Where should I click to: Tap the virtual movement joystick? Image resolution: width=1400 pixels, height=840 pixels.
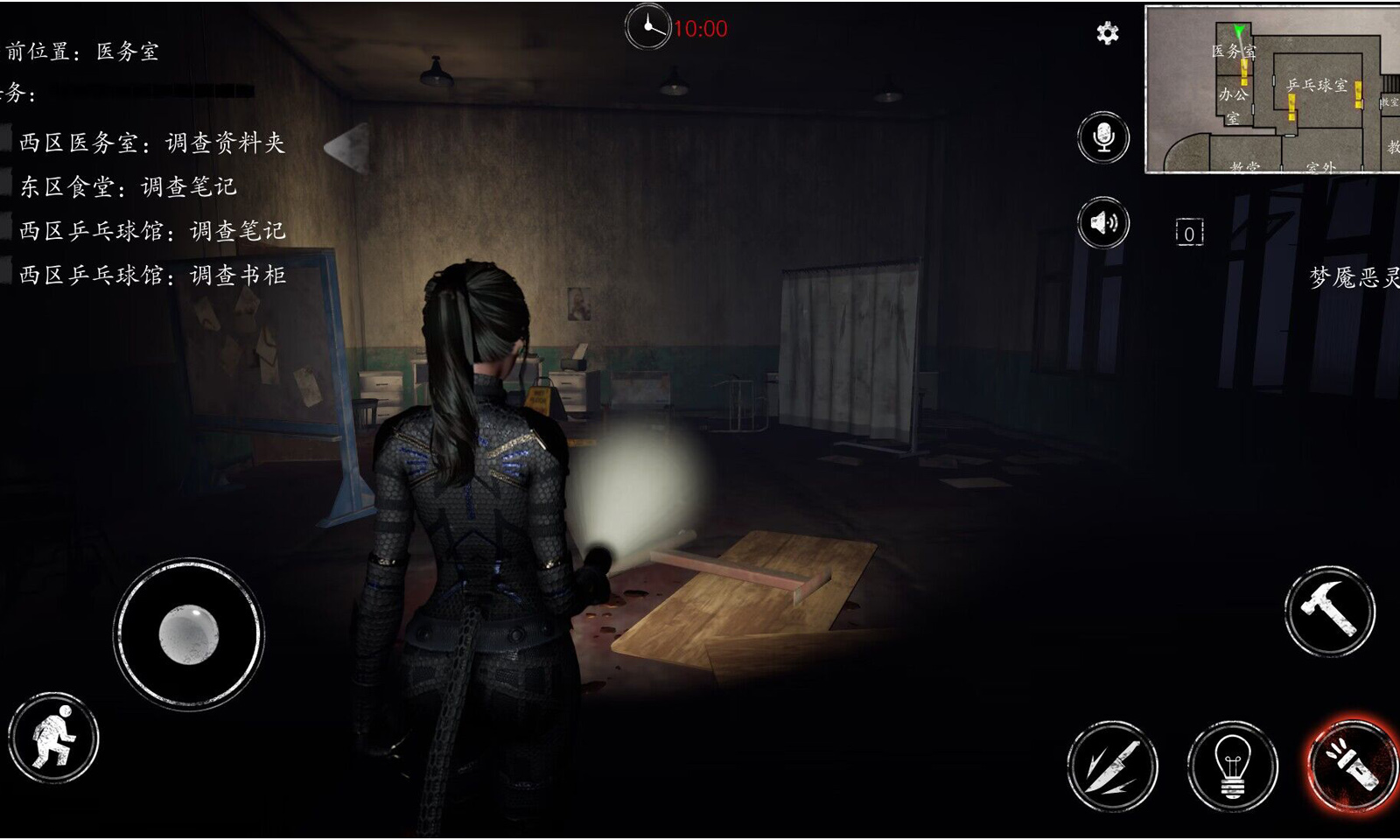point(188,633)
